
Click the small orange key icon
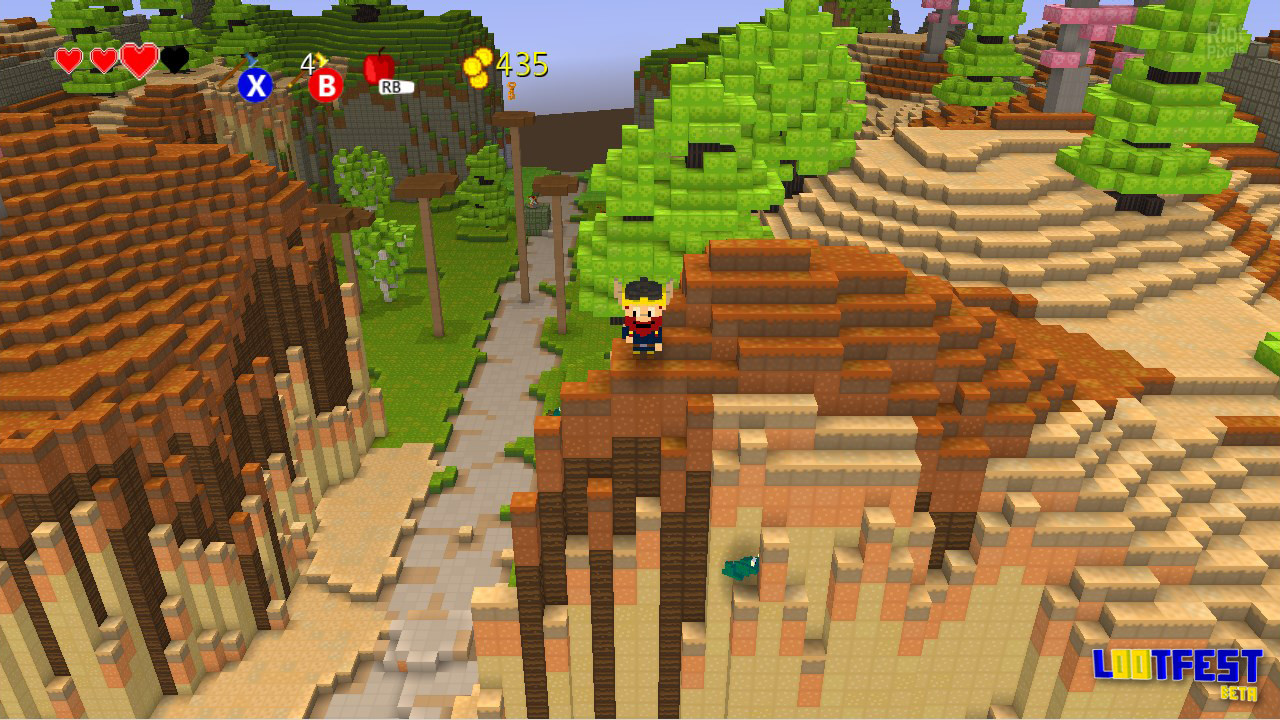[x=511, y=91]
